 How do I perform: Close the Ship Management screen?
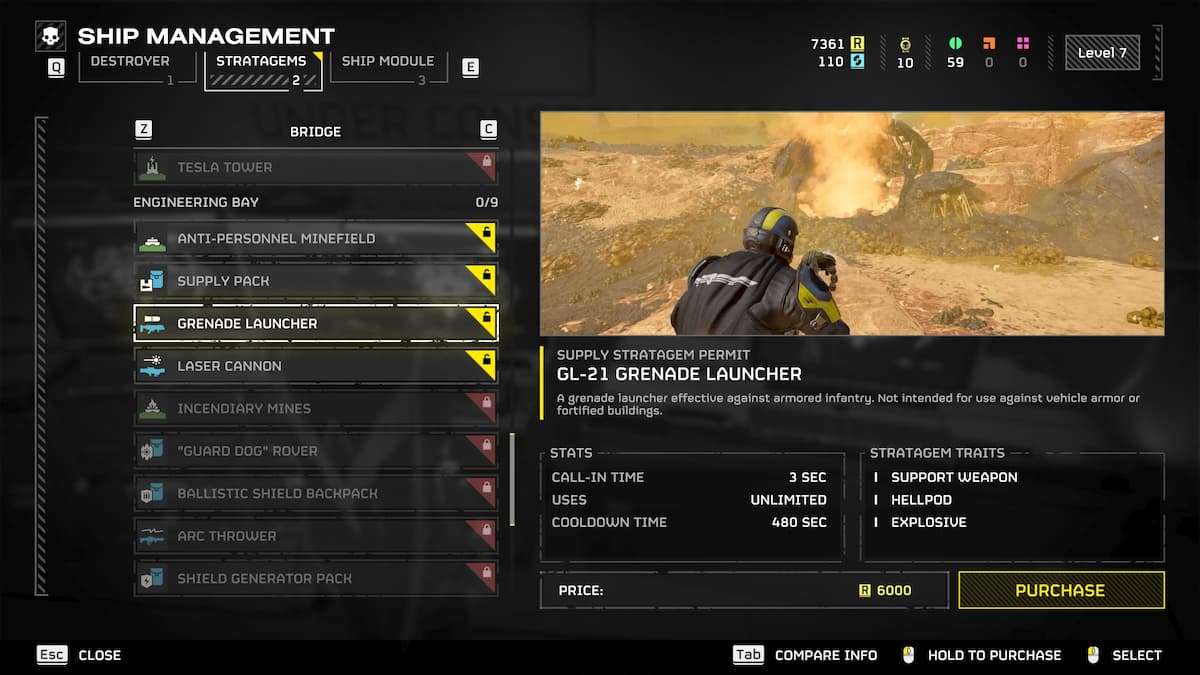79,655
